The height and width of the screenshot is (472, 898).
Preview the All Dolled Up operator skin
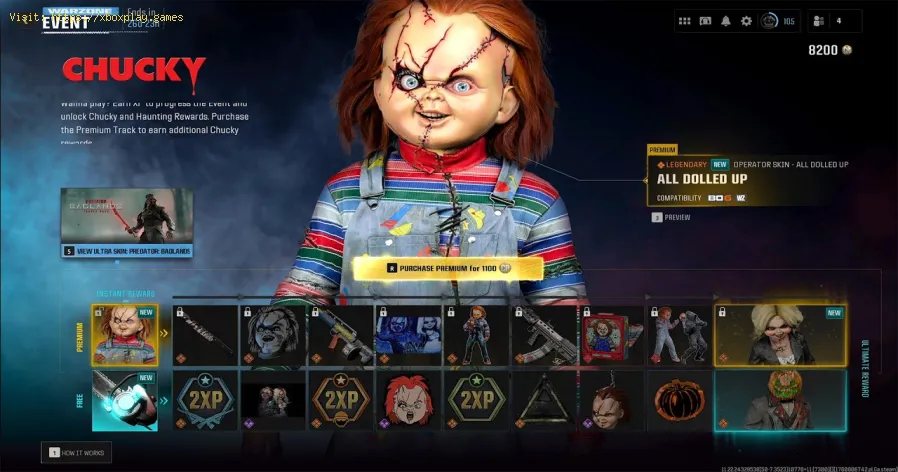pos(671,217)
